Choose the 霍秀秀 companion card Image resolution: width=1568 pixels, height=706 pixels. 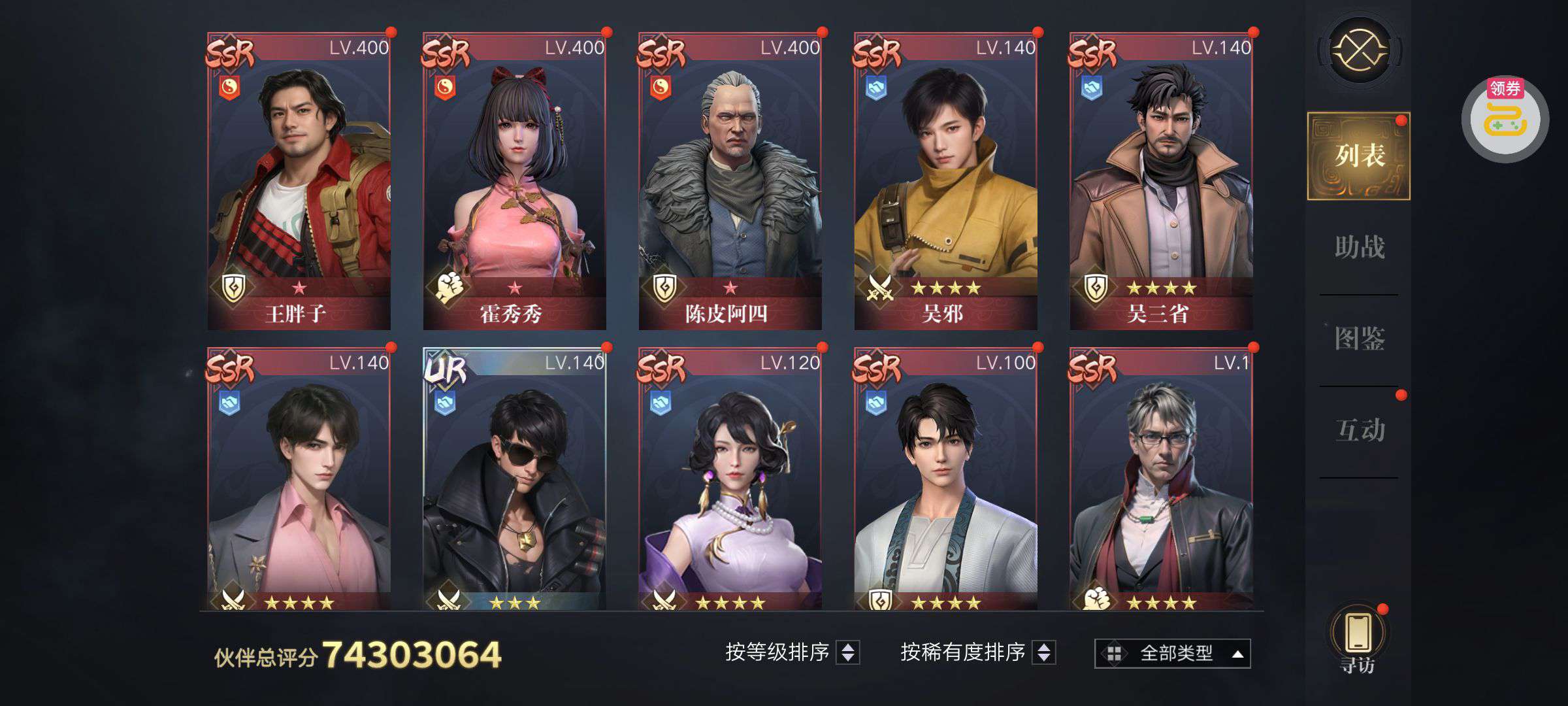[514, 182]
